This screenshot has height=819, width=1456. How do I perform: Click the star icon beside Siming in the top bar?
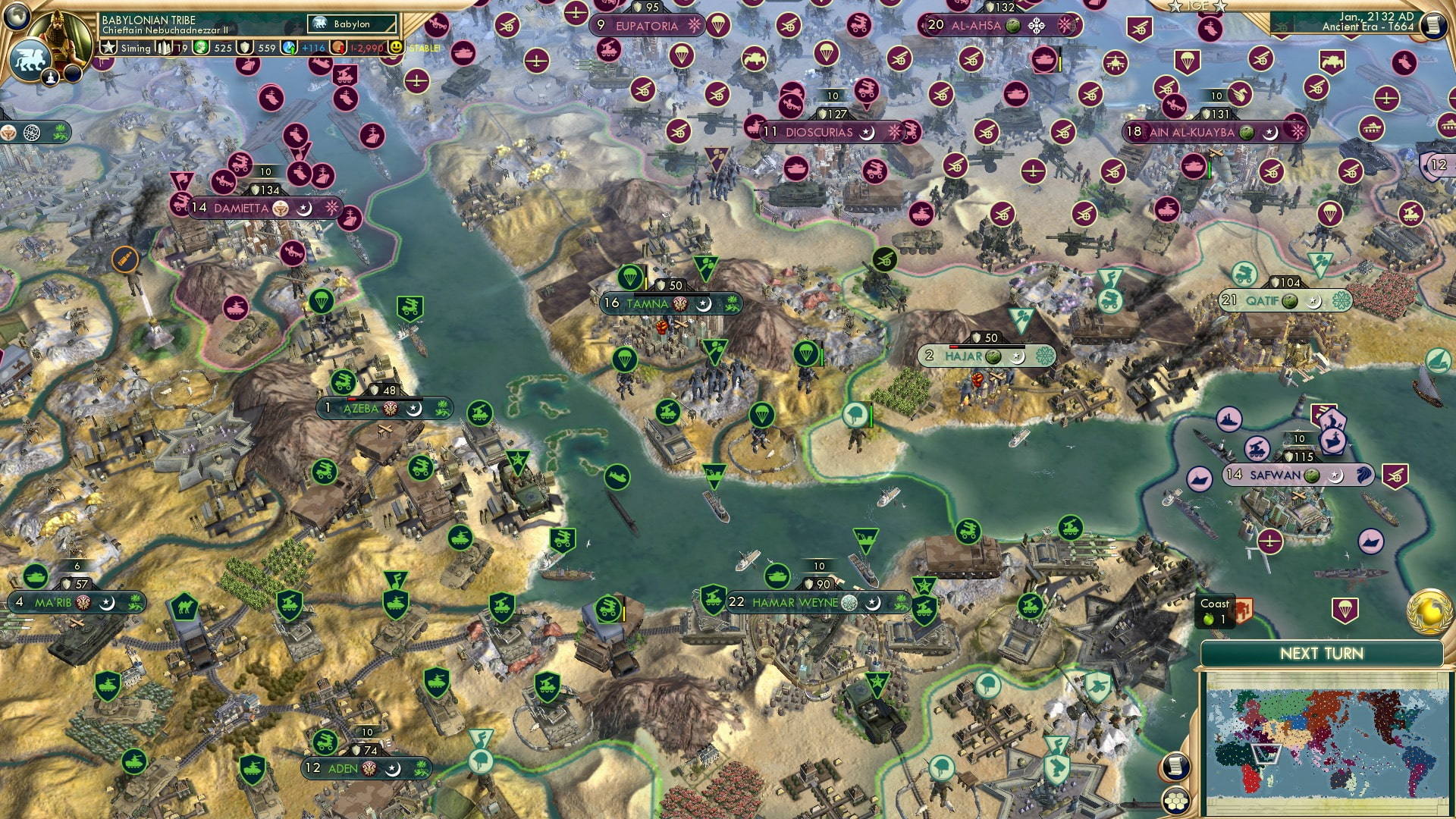(x=109, y=47)
